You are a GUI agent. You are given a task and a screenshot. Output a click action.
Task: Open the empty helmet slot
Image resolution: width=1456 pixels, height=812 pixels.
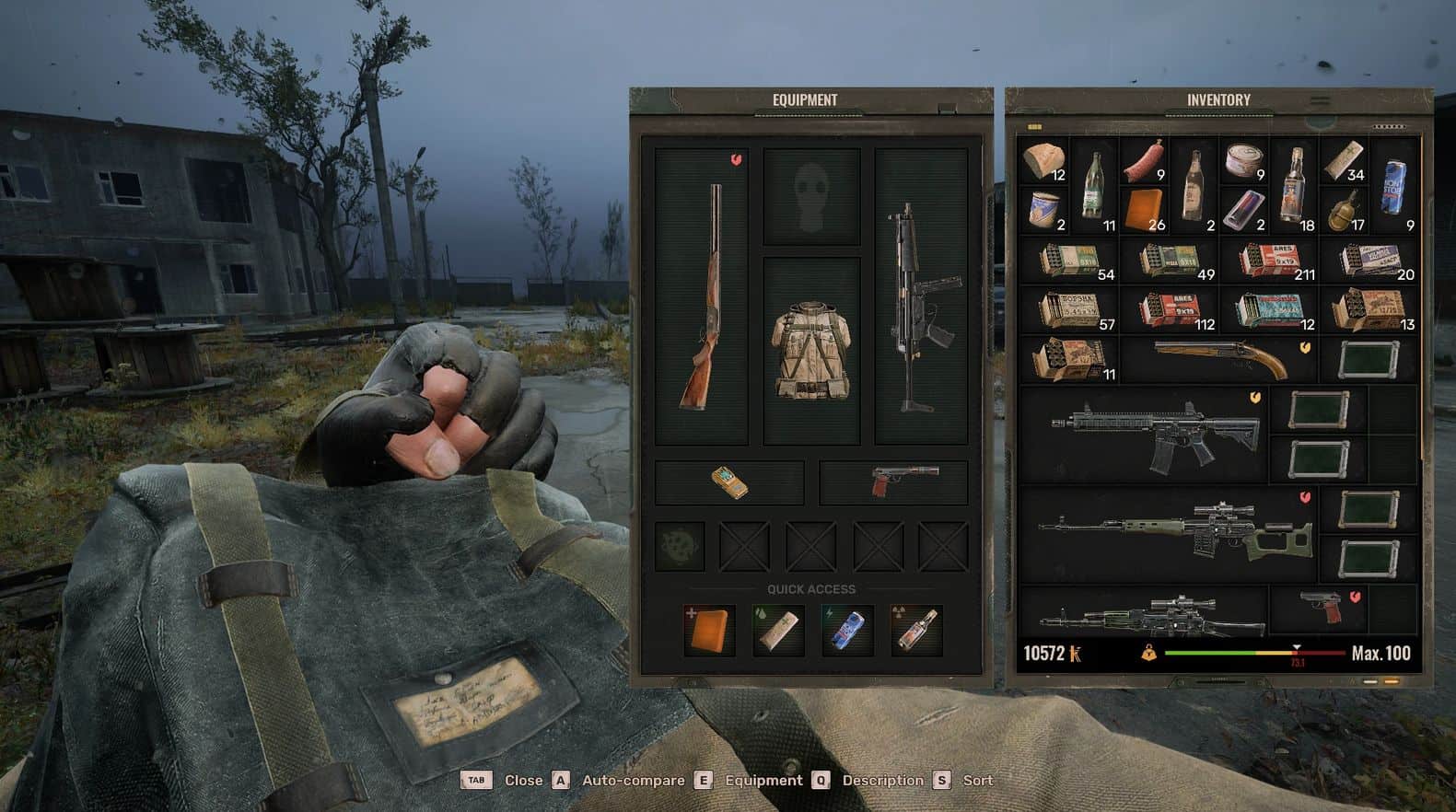pyautogui.click(x=810, y=197)
